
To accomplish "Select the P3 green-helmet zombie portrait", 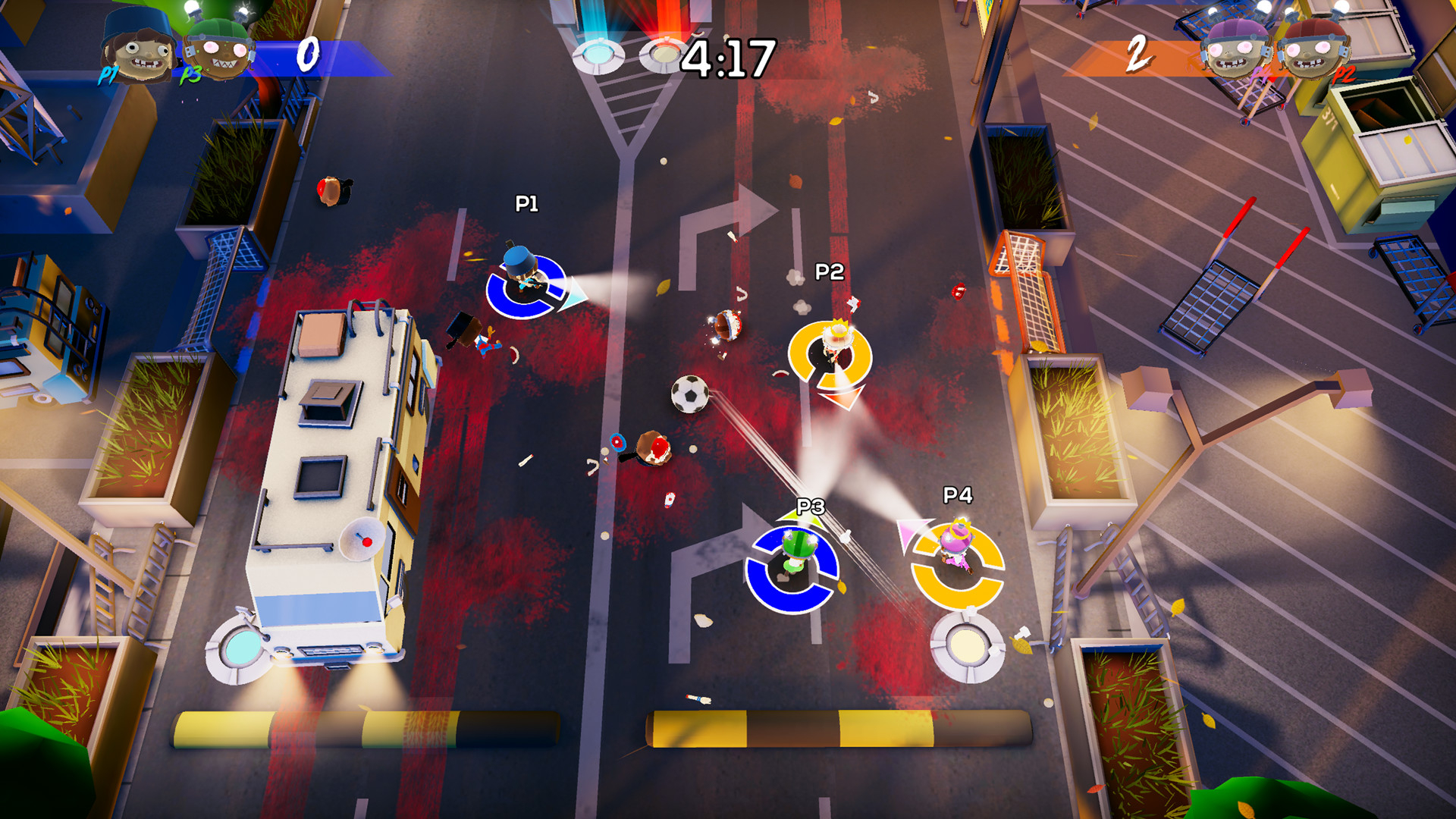I will pos(219,49).
